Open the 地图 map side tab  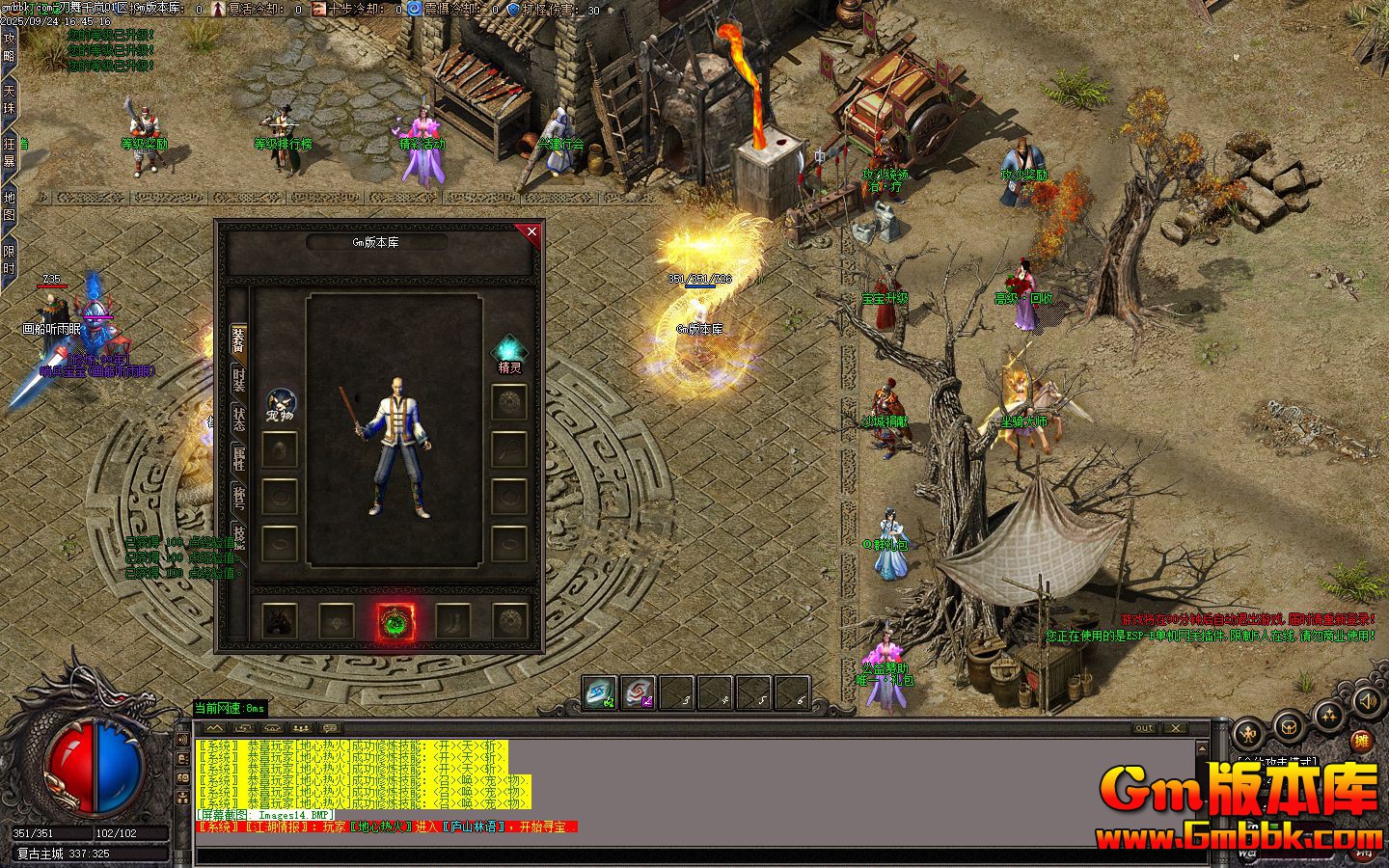pyautogui.click(x=10, y=205)
